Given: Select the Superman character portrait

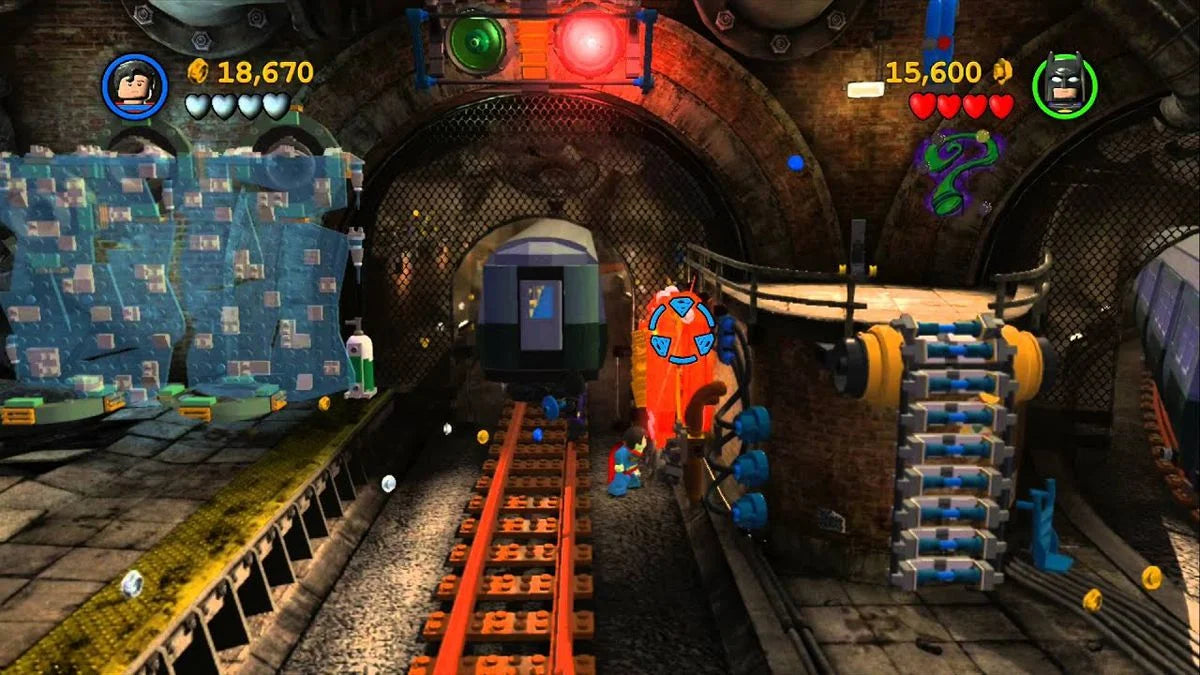Looking at the screenshot, I should click(134, 85).
